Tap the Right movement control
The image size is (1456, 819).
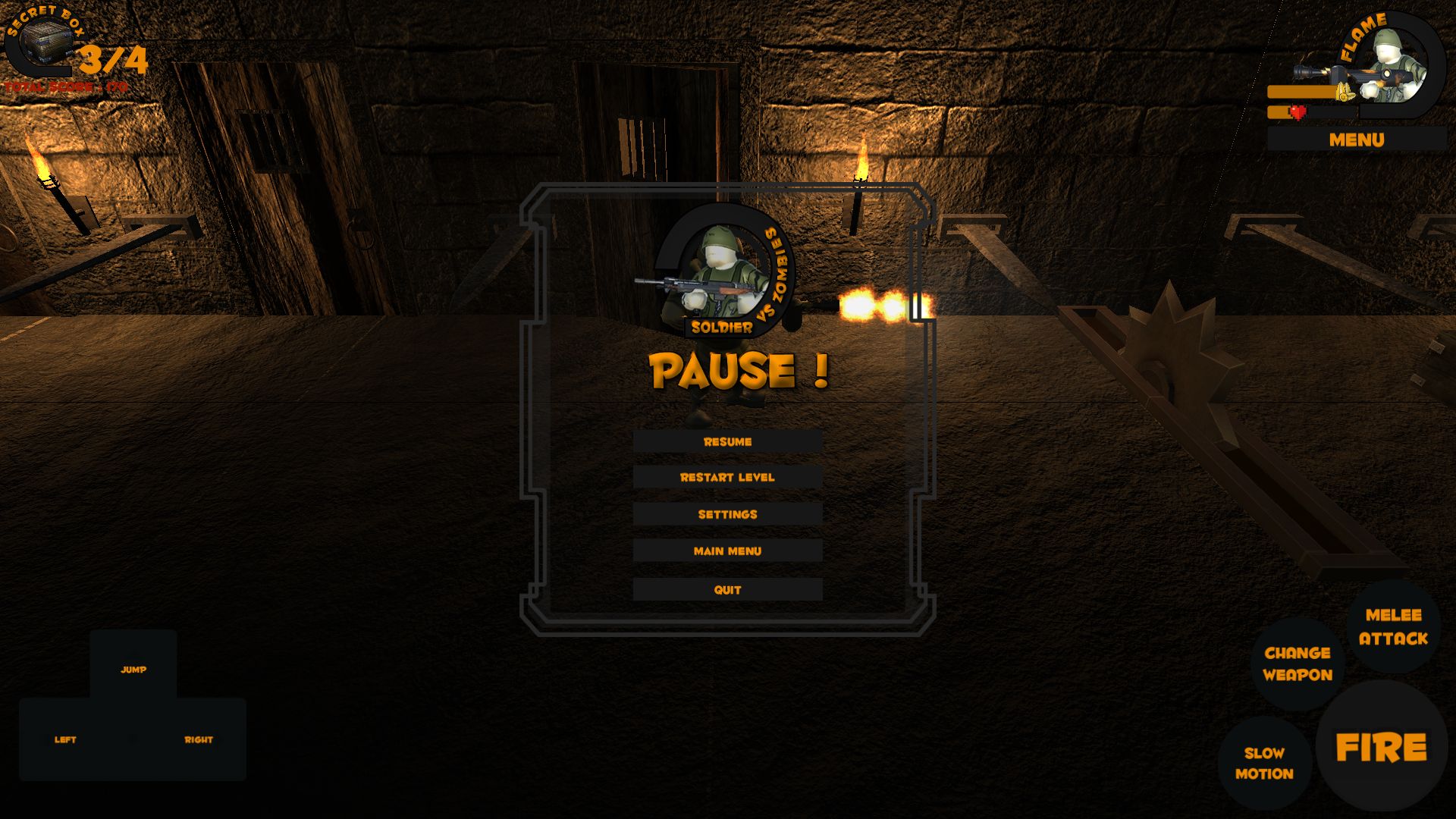[199, 739]
